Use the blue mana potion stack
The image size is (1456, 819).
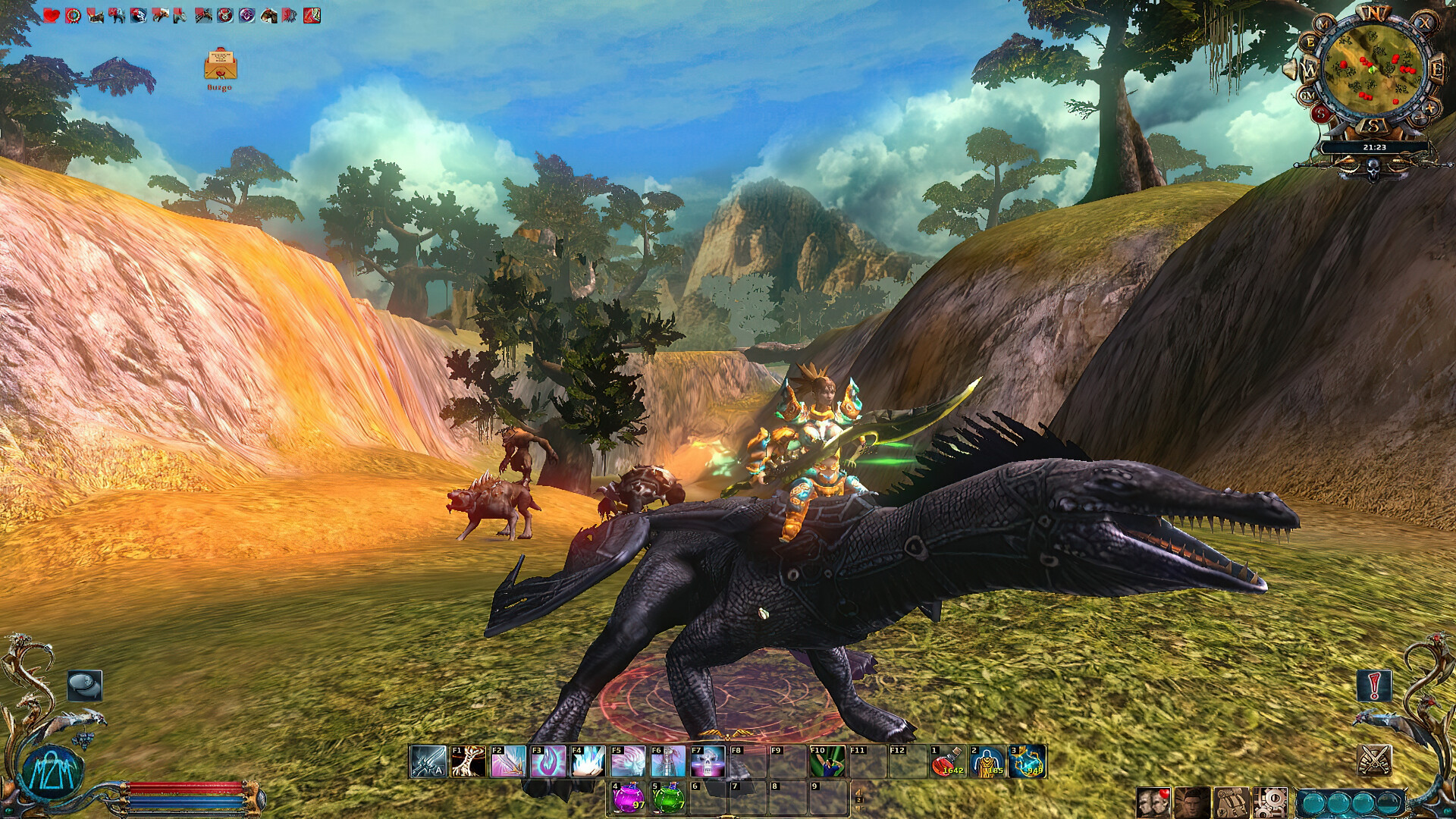1028,761
